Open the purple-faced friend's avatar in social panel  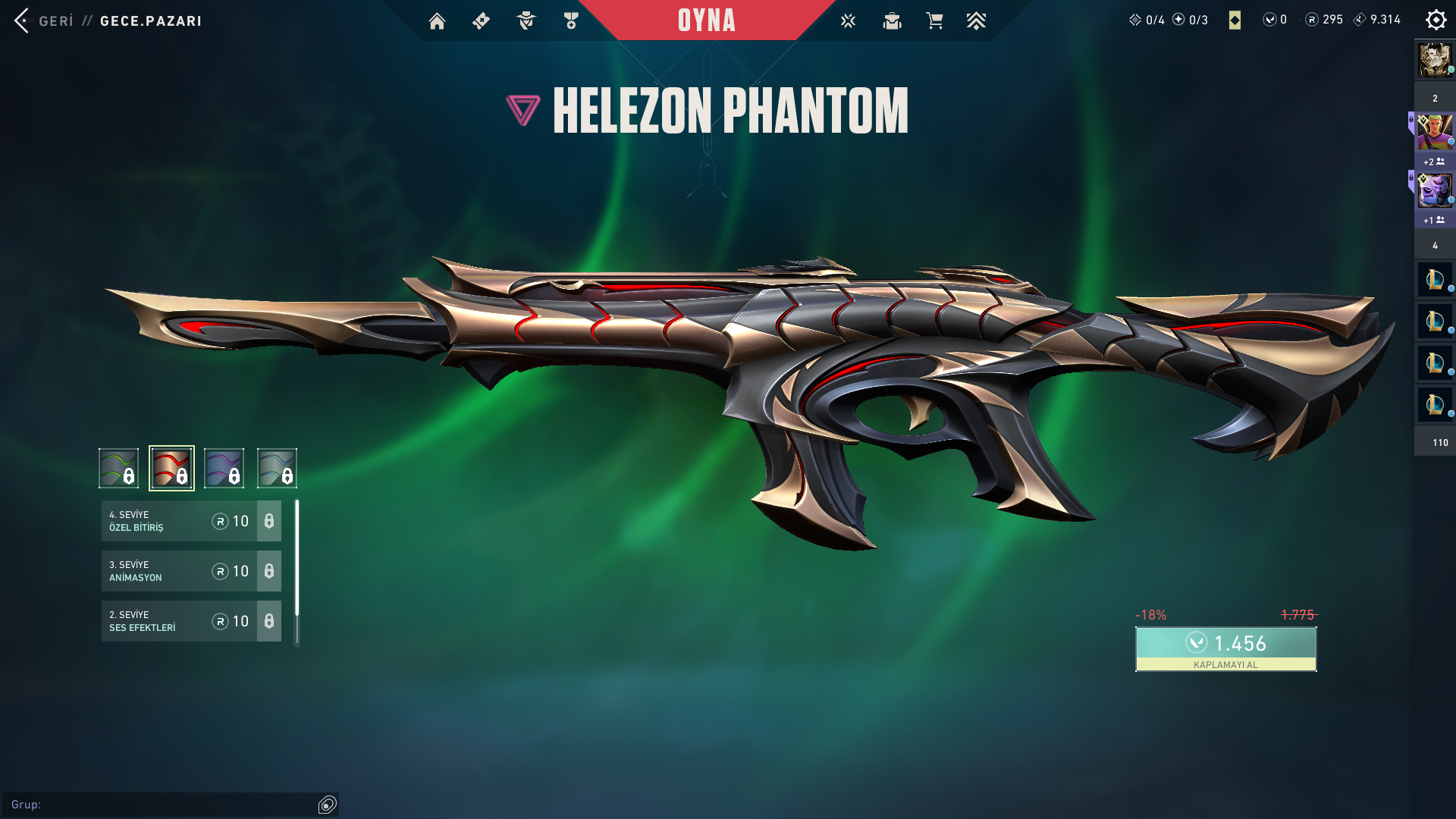1435,191
